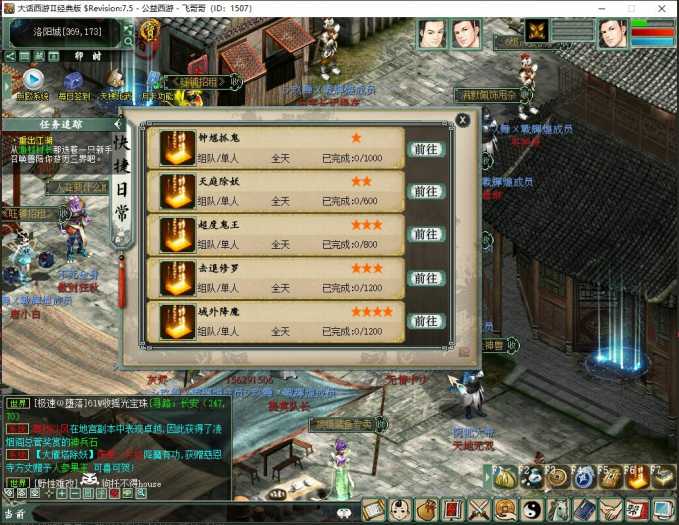Click the crossed swords toolbar icon
The width and height of the screenshot is (679, 525).
click(x=479, y=509)
